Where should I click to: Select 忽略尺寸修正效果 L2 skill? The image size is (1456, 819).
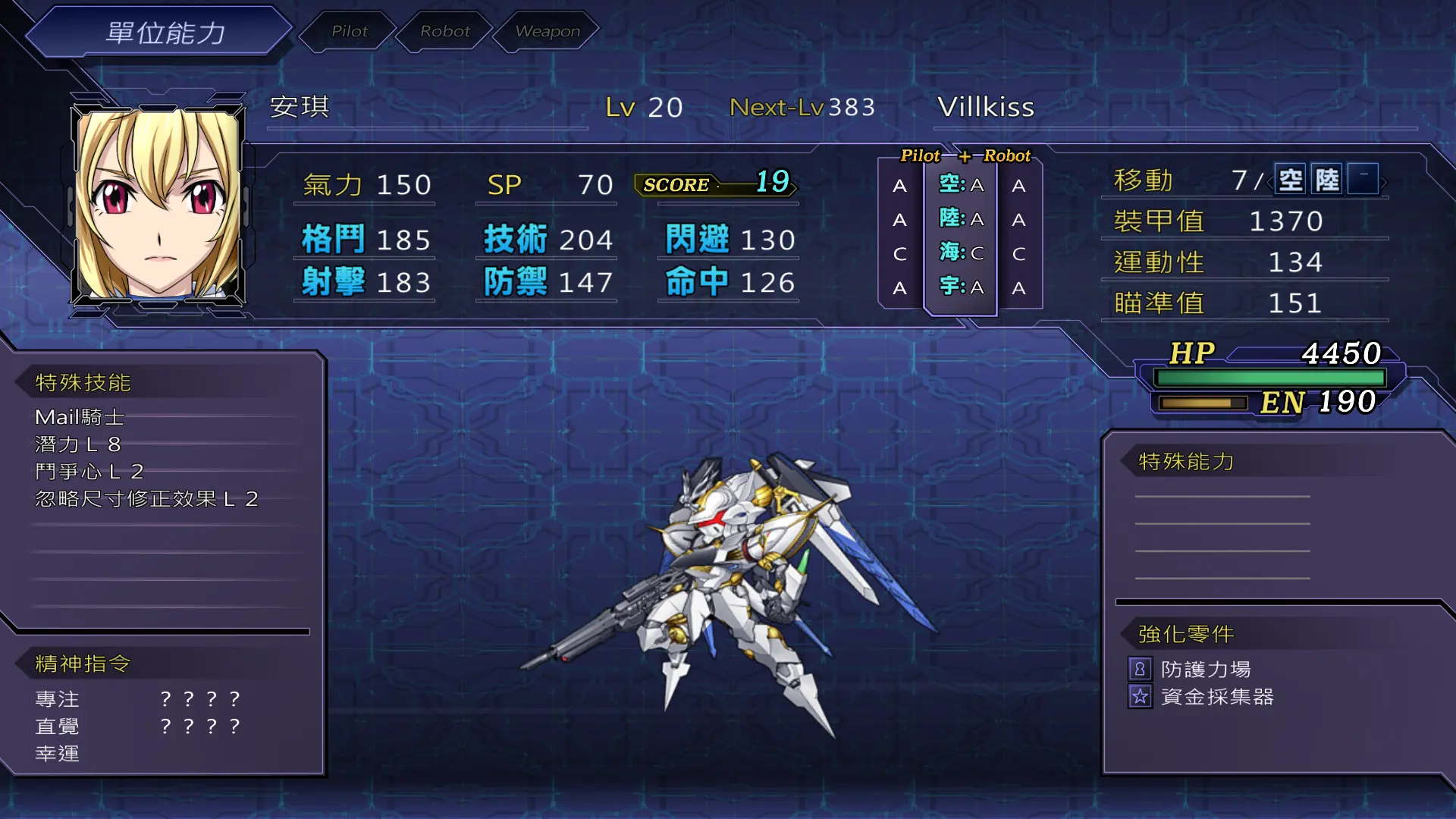147,499
